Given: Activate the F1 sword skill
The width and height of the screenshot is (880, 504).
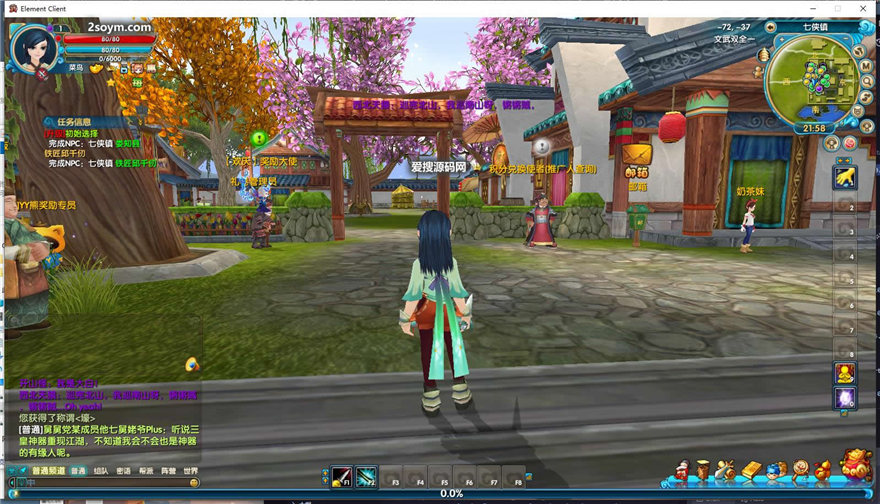Looking at the screenshot, I should click(343, 476).
